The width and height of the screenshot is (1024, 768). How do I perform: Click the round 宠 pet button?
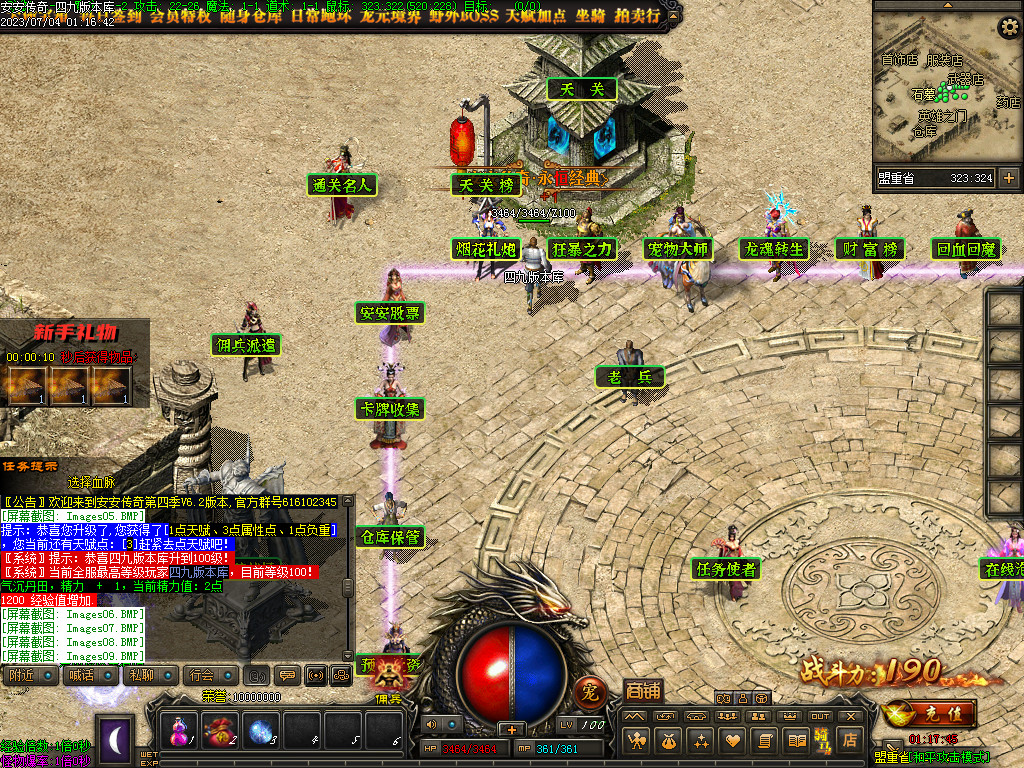590,690
